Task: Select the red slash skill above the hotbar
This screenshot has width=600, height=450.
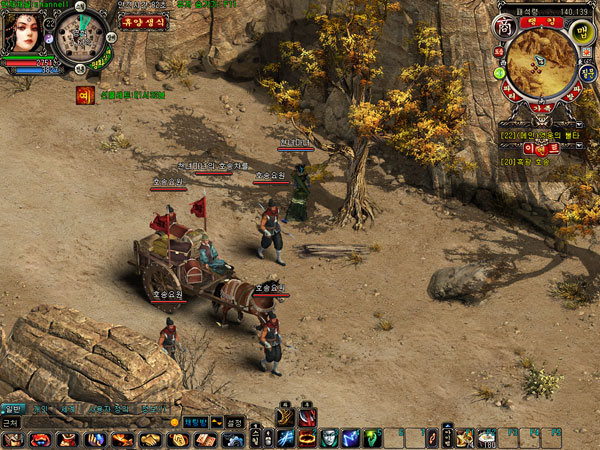Action: point(307,417)
